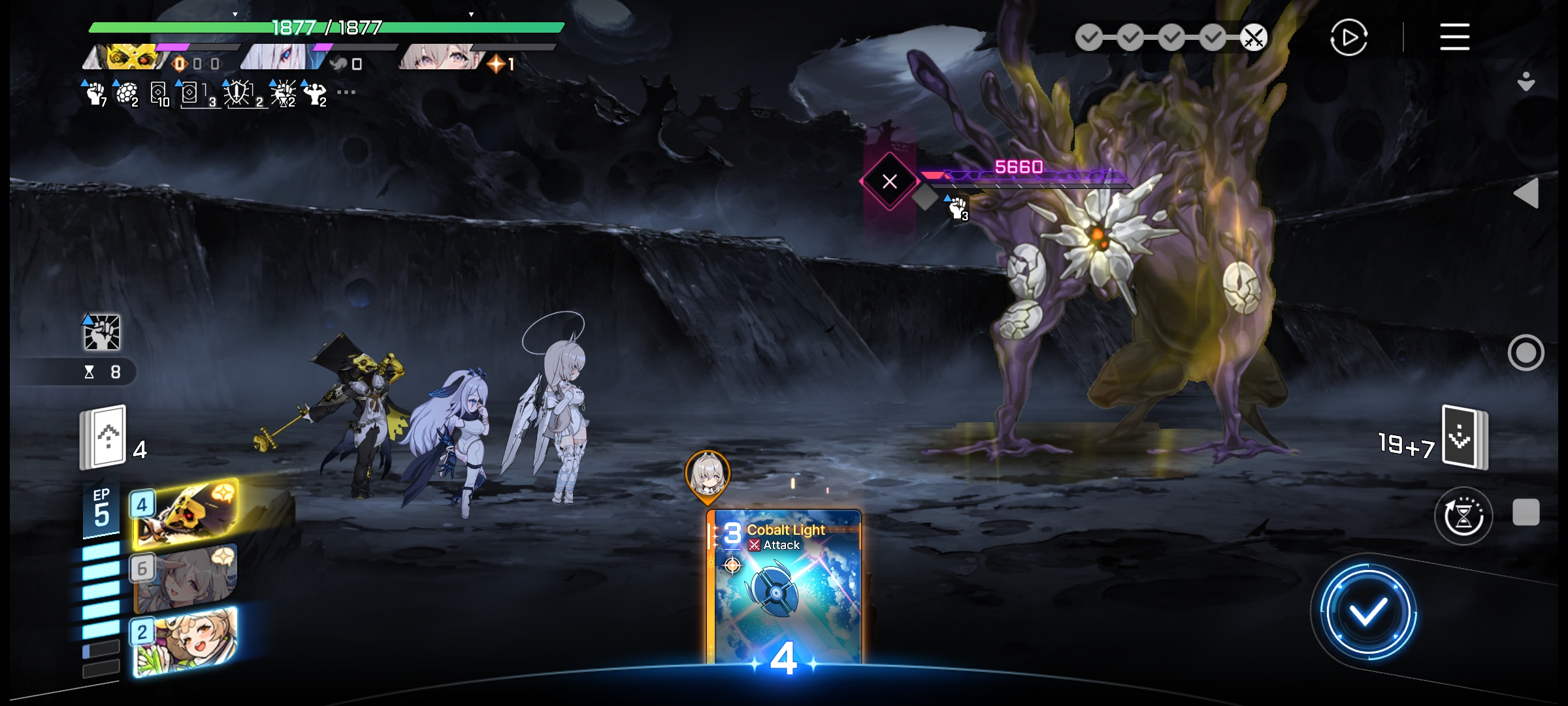Click the left-pointing arrow panel toggle
Image resolution: width=1568 pixels, height=706 pixels.
[1526, 193]
